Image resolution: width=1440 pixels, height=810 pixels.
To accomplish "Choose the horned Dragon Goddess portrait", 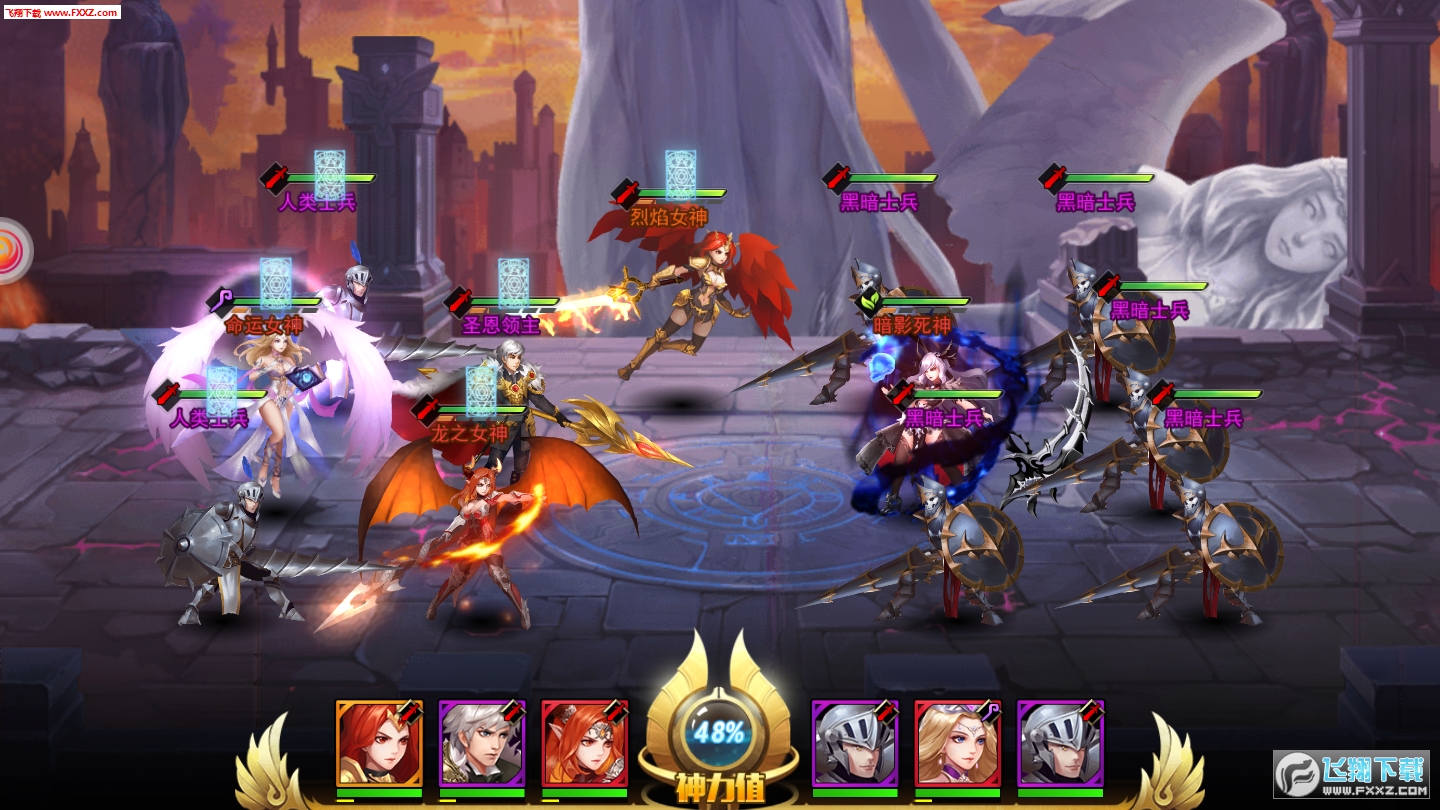I will tap(584, 743).
